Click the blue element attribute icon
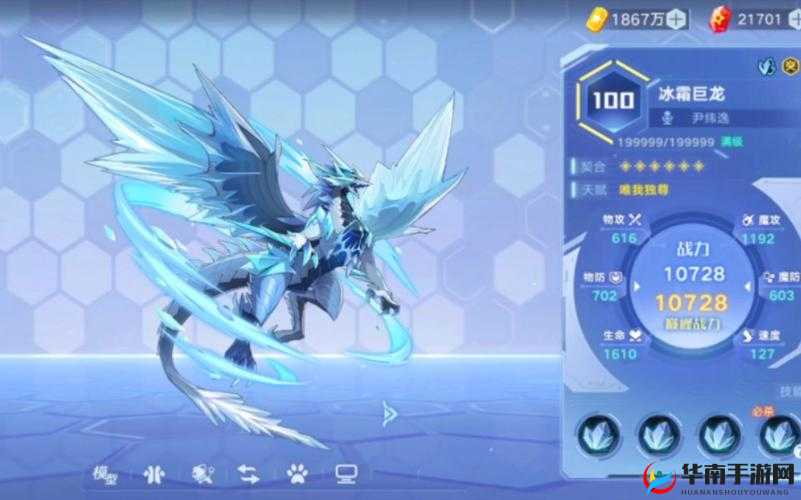 click(x=766, y=67)
